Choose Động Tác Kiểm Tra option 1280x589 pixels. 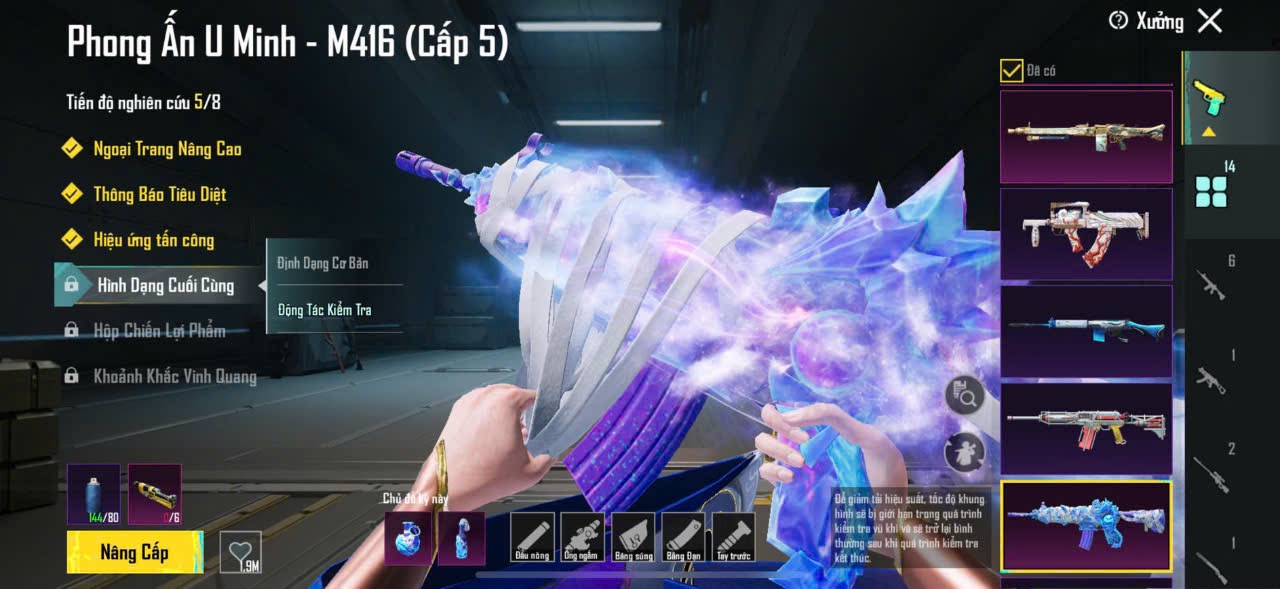324,310
